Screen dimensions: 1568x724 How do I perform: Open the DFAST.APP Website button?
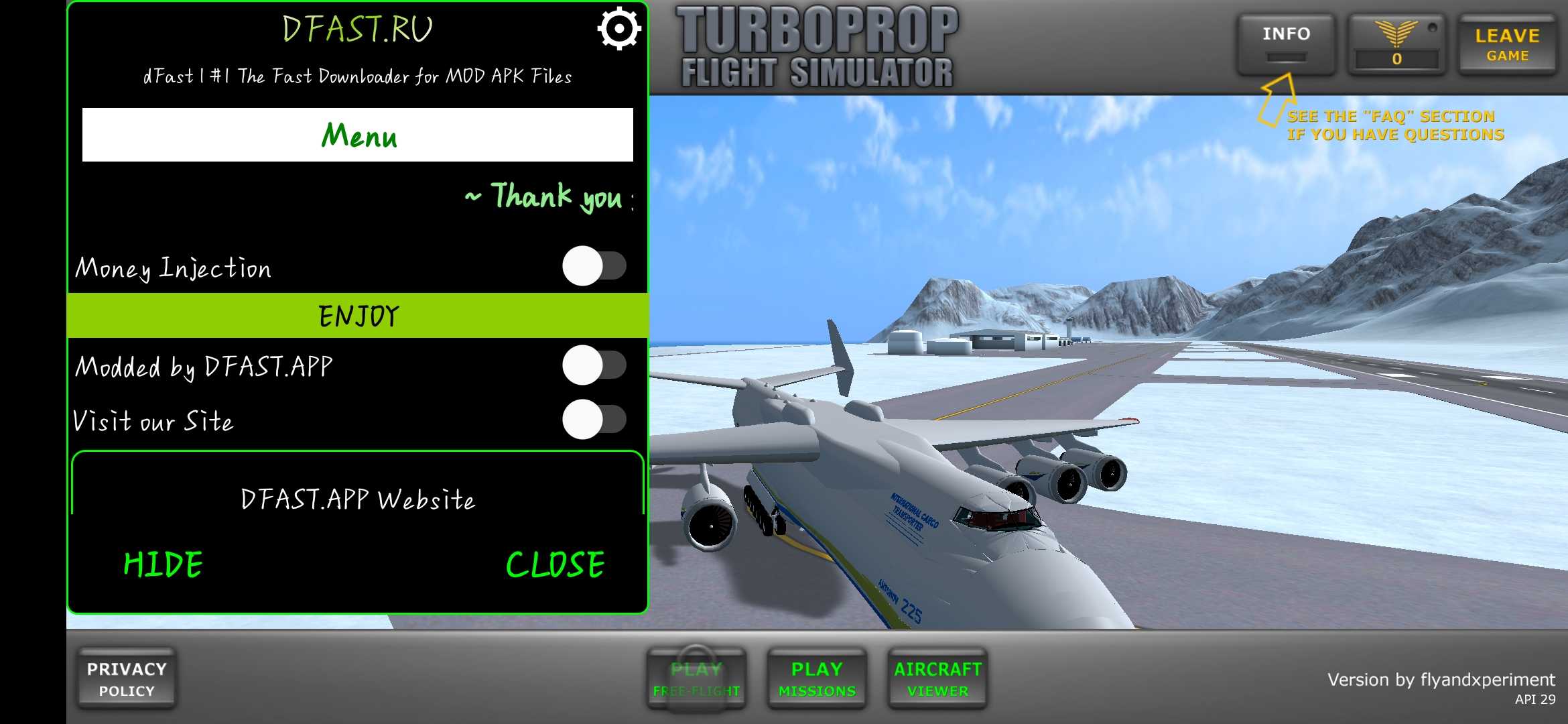click(358, 499)
